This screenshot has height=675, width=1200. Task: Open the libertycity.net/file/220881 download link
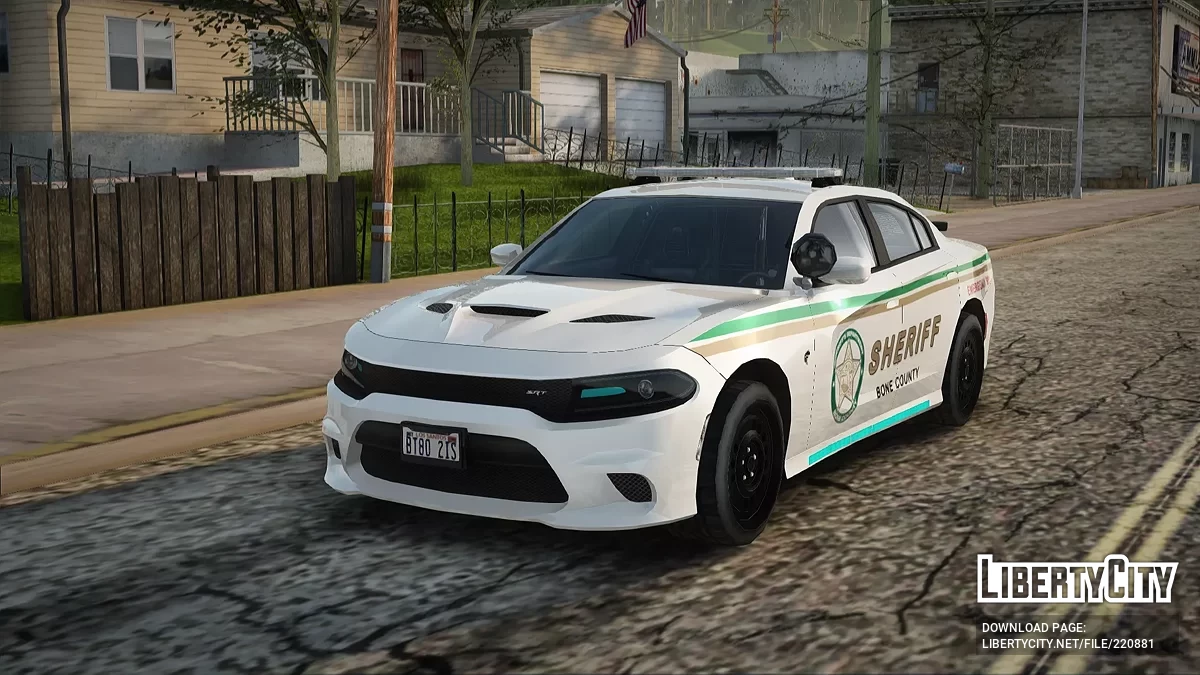1067,644
